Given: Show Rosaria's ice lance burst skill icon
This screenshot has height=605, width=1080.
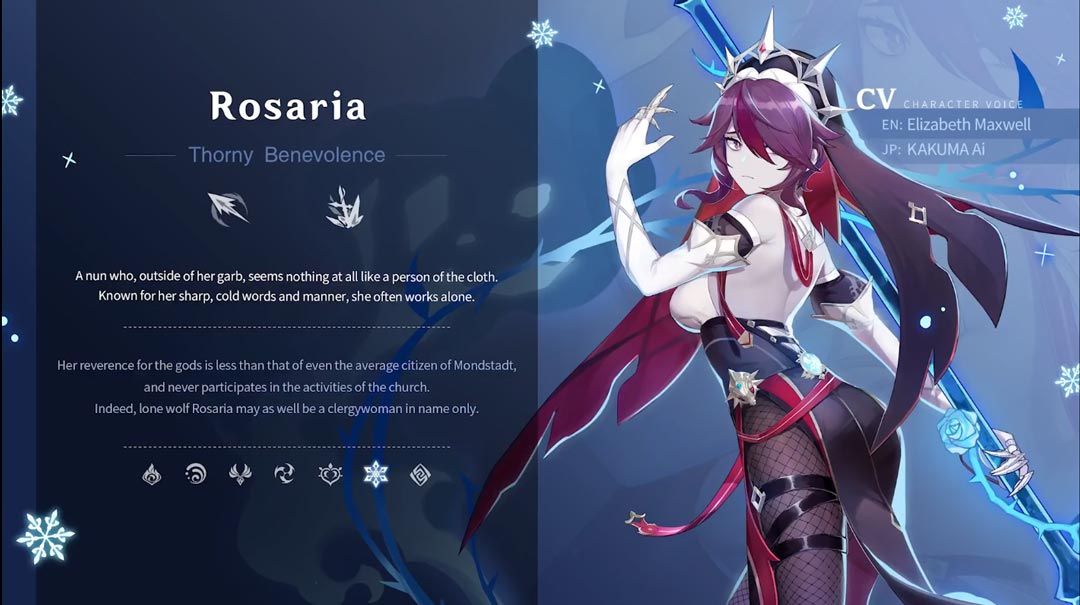Looking at the screenshot, I should (343, 207).
